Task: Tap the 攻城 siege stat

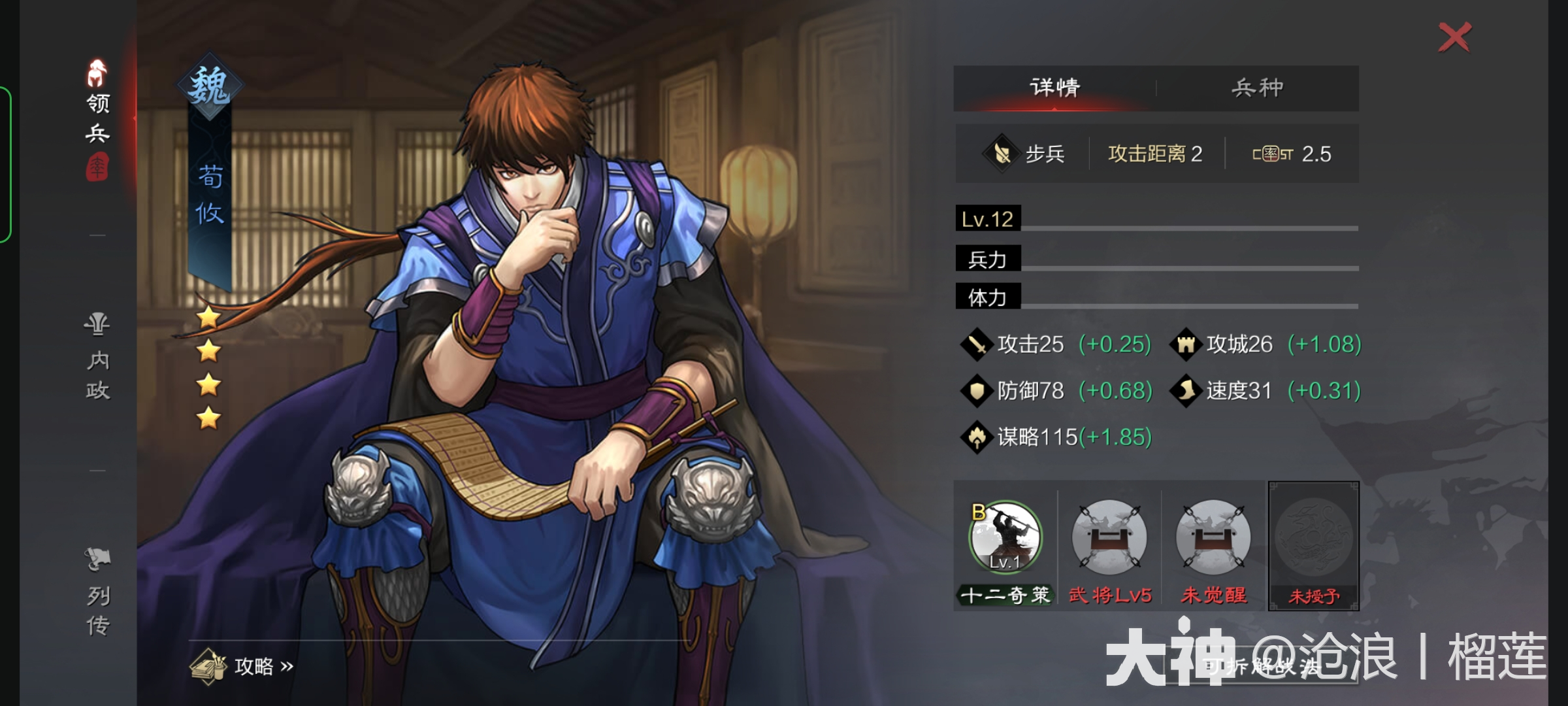Action: pos(1239,345)
